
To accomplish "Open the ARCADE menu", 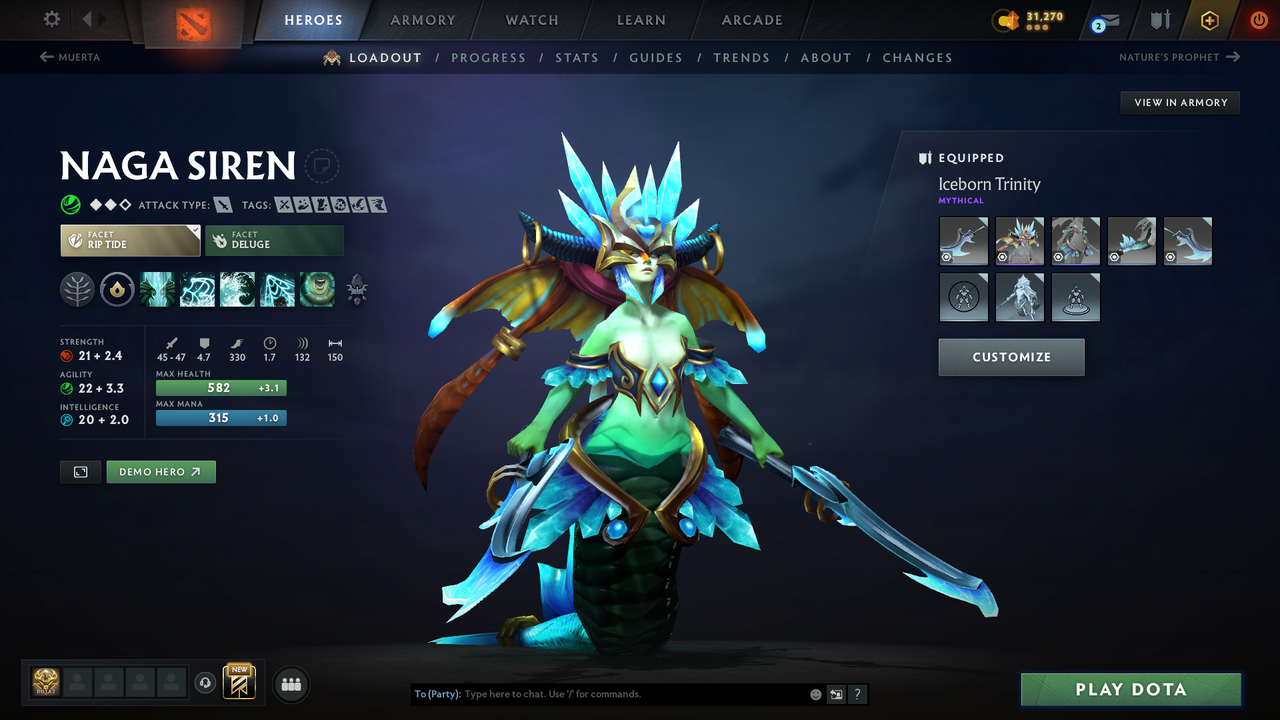I will (x=751, y=20).
